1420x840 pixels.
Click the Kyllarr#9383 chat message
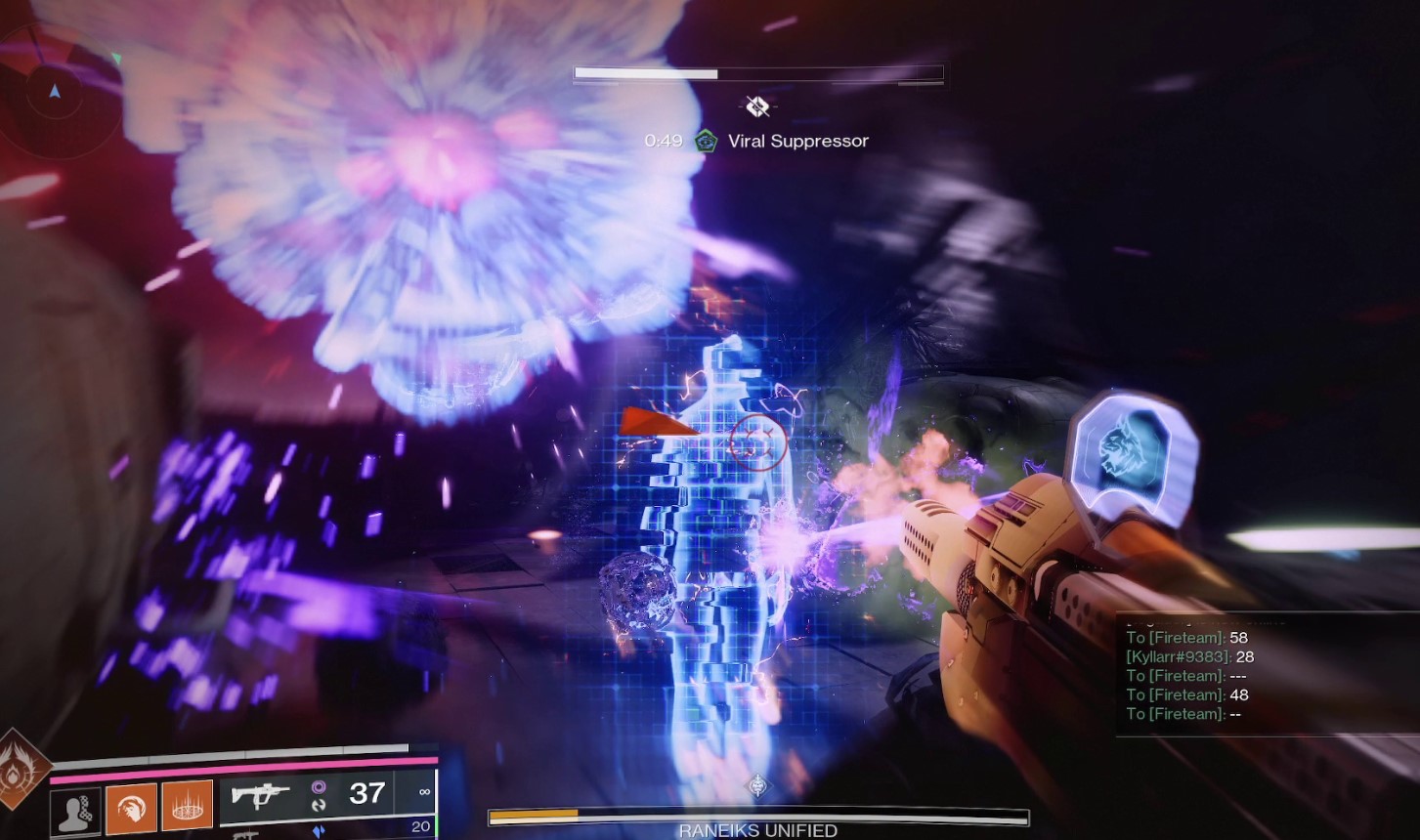point(1190,656)
